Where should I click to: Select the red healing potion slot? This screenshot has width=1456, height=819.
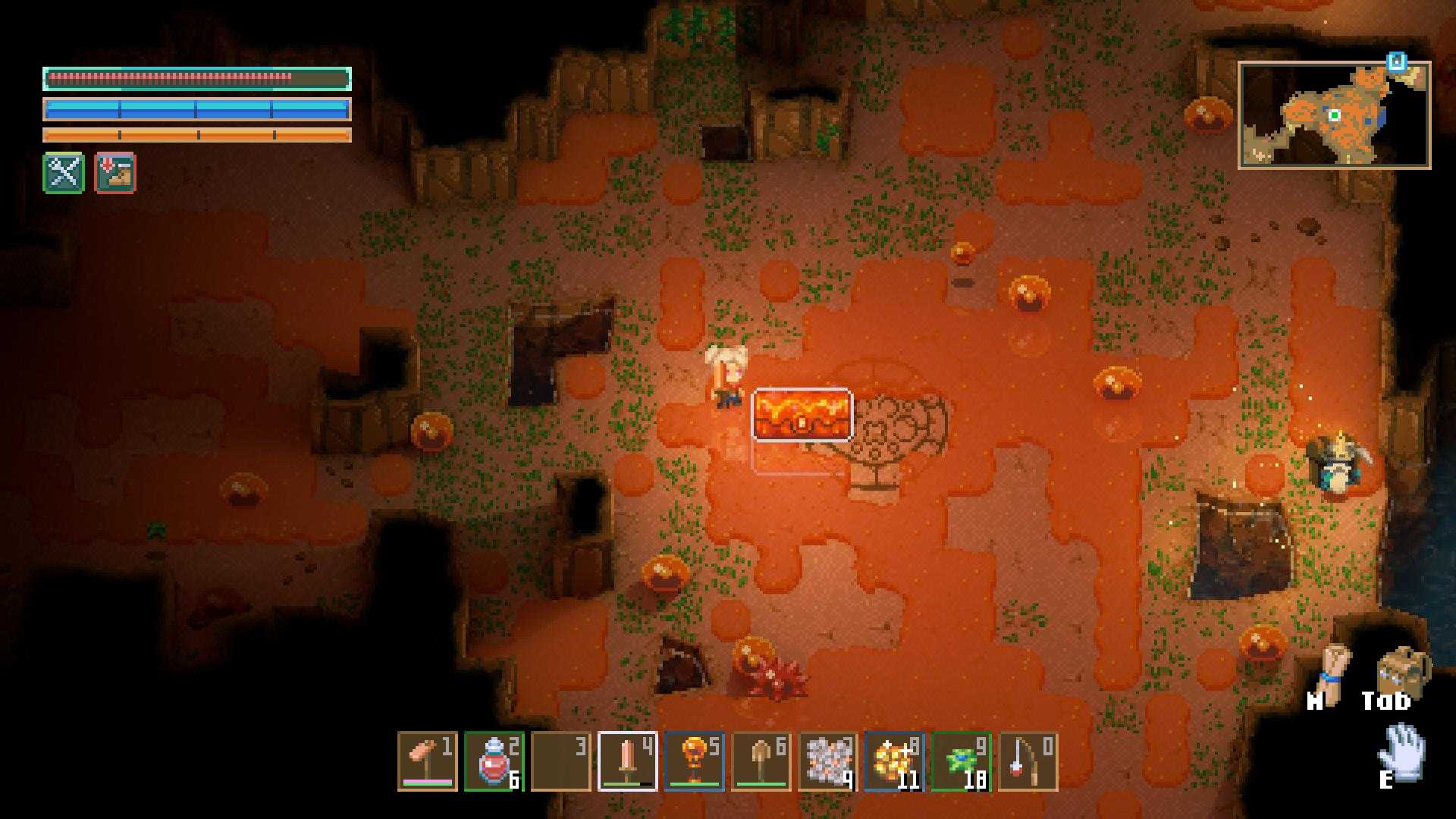tap(494, 761)
